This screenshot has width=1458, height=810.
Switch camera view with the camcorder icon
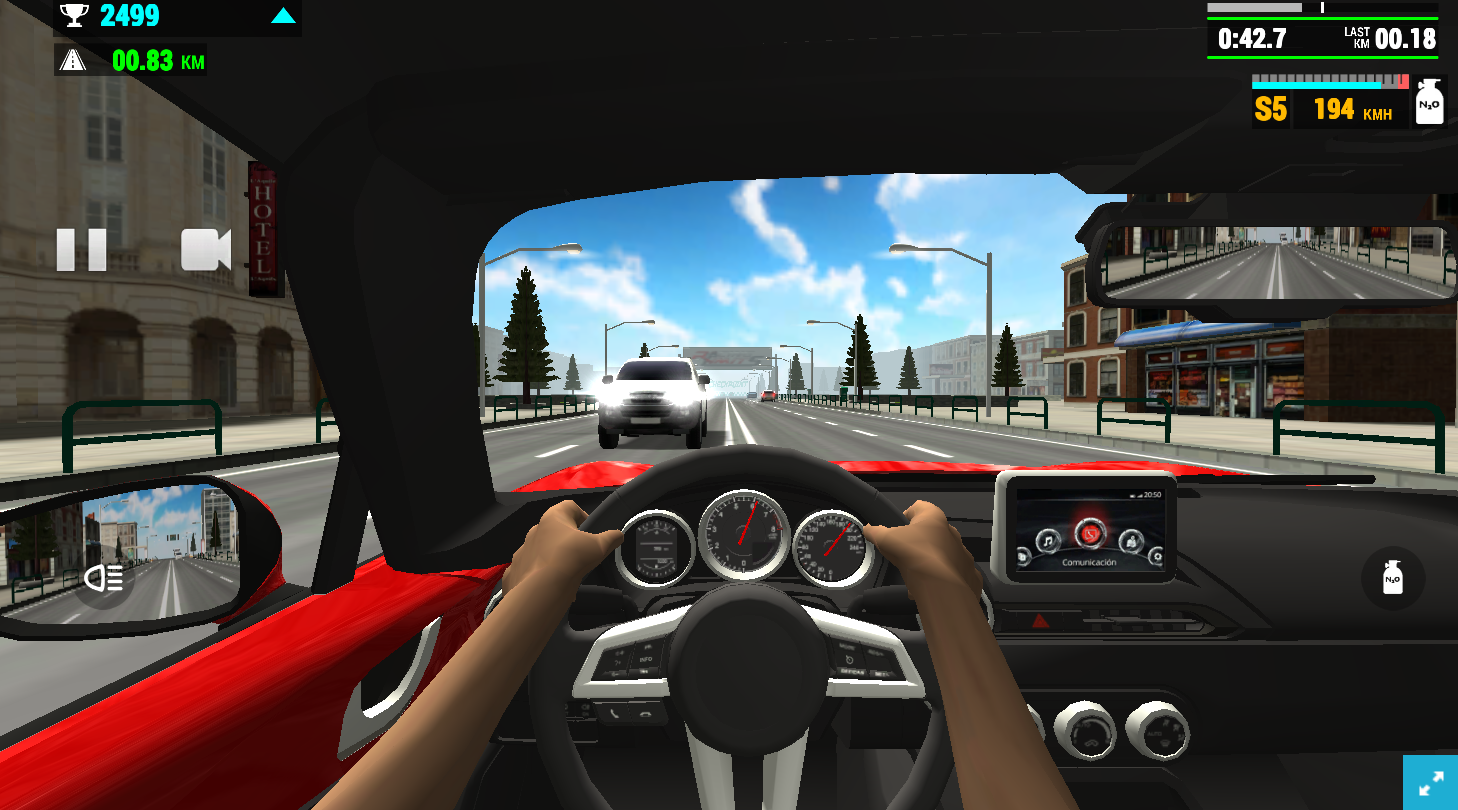click(x=205, y=251)
